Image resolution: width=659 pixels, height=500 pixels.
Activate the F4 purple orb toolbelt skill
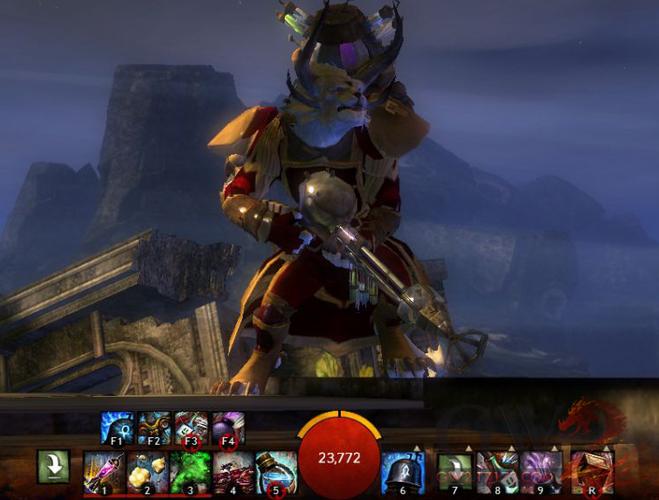(228, 428)
